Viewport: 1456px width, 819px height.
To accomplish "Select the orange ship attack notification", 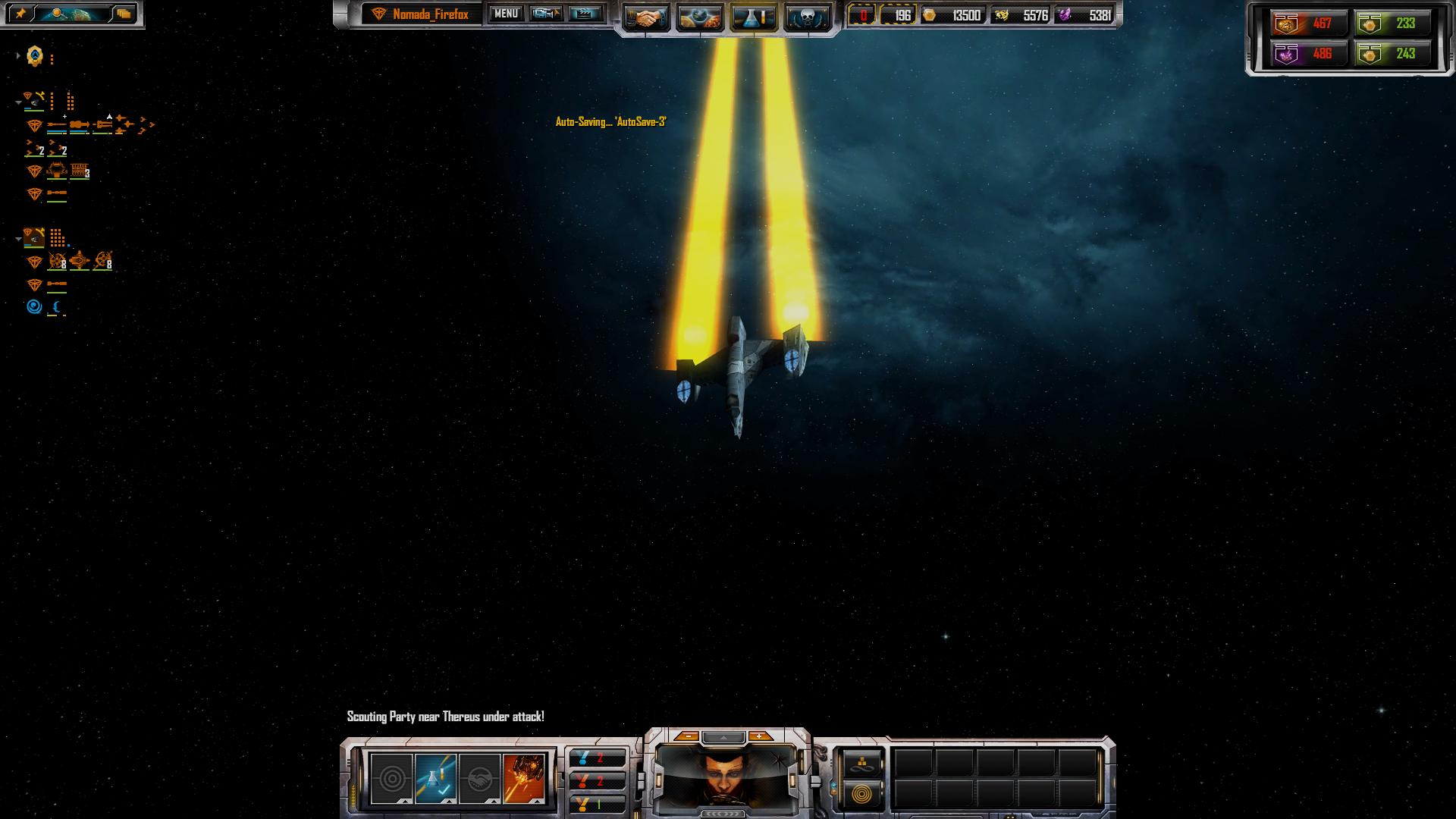I will click(524, 778).
